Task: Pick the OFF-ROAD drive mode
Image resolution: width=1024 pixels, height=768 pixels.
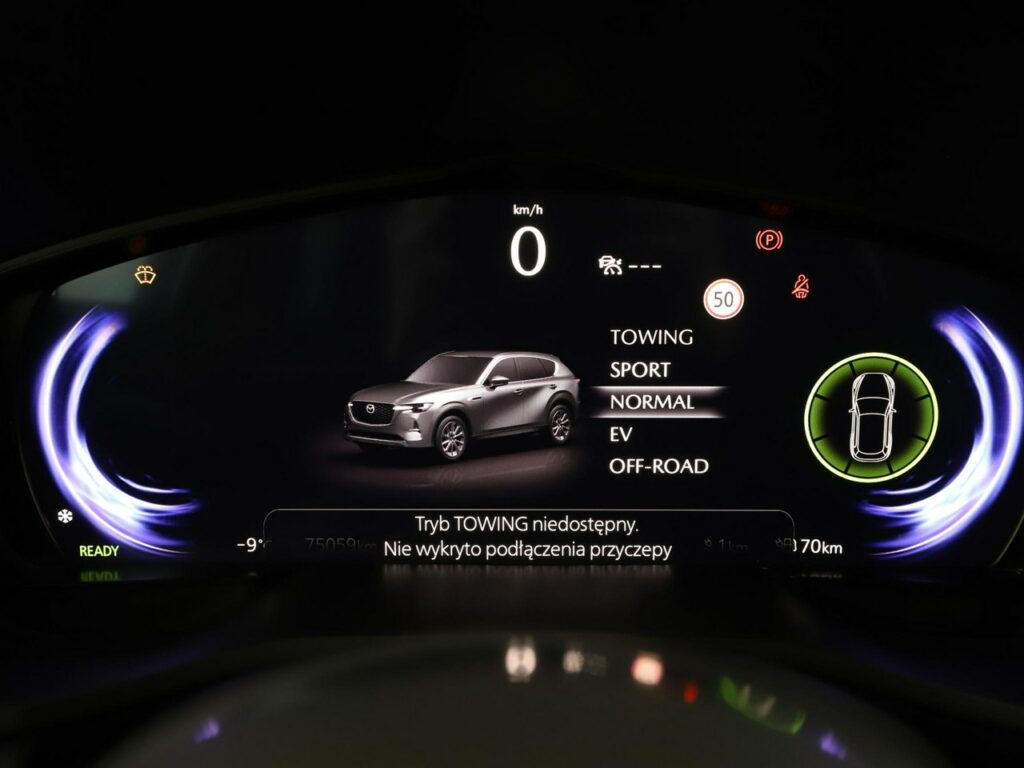Action: [658, 467]
